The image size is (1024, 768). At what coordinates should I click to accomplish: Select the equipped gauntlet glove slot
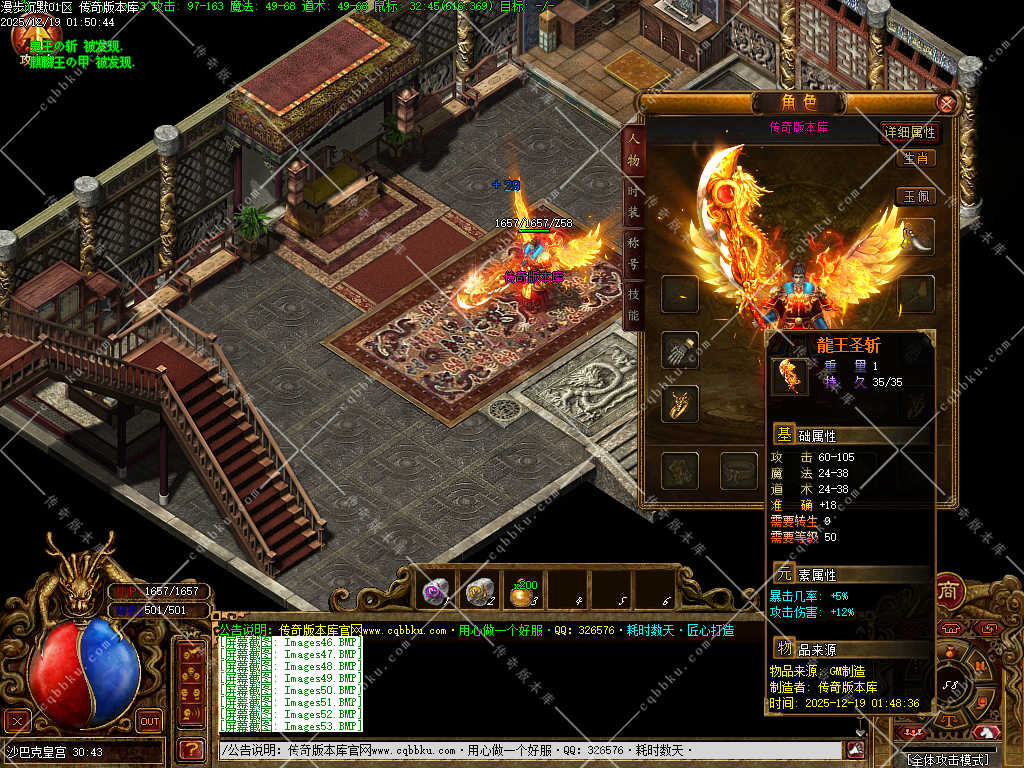[x=680, y=350]
